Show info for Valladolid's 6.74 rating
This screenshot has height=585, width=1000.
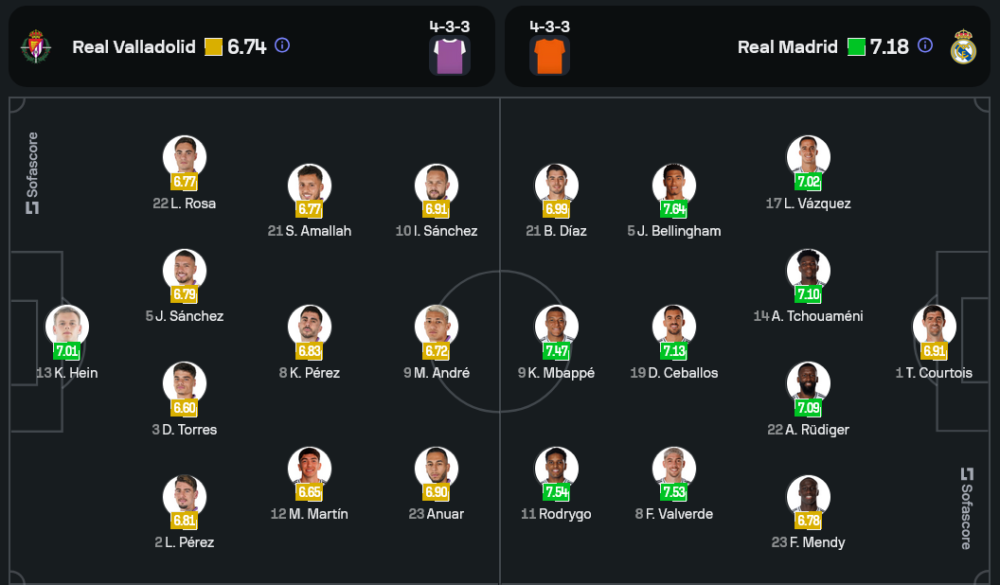point(282,46)
